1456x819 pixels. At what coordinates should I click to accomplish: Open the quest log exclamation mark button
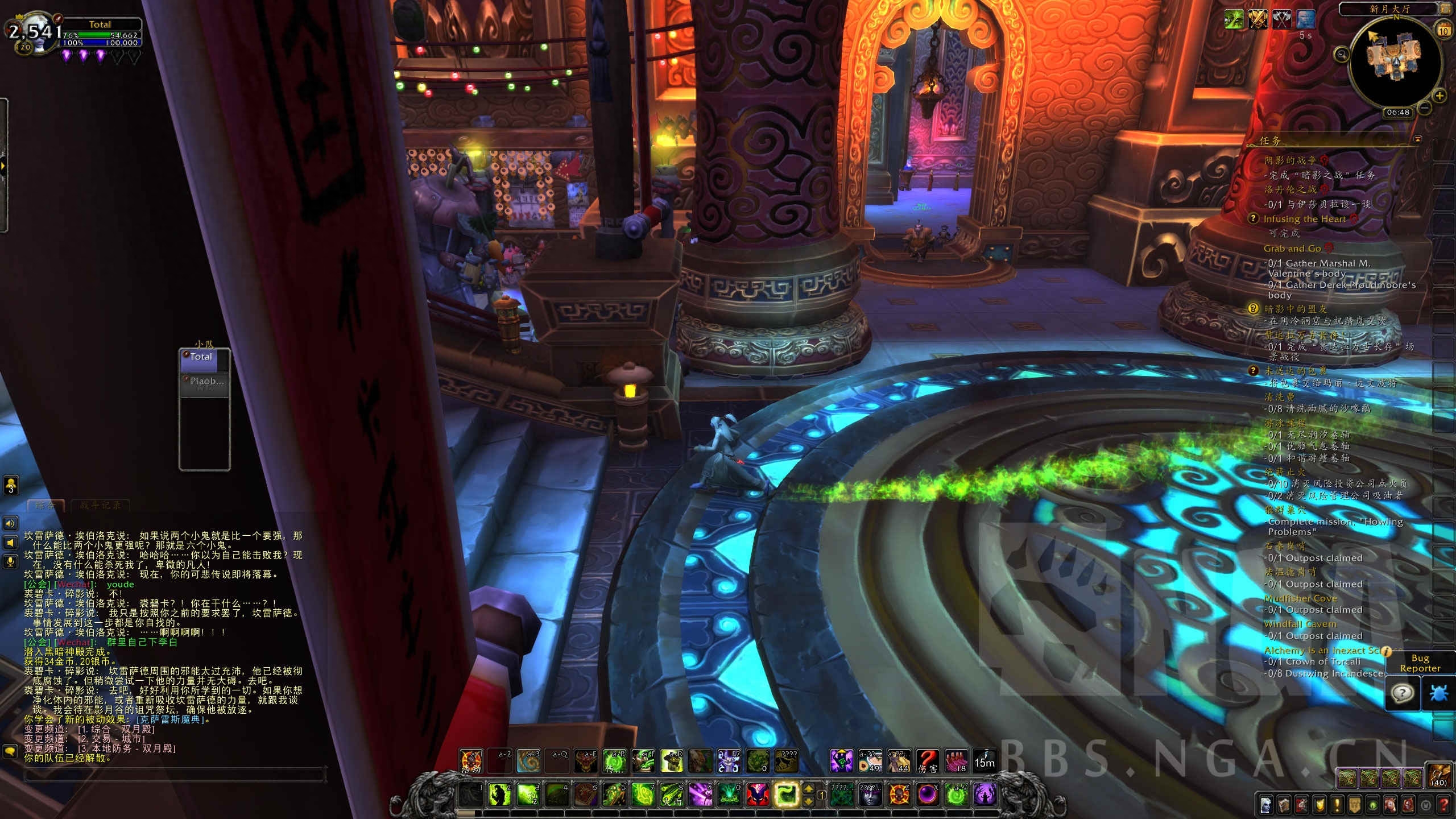point(1337,805)
